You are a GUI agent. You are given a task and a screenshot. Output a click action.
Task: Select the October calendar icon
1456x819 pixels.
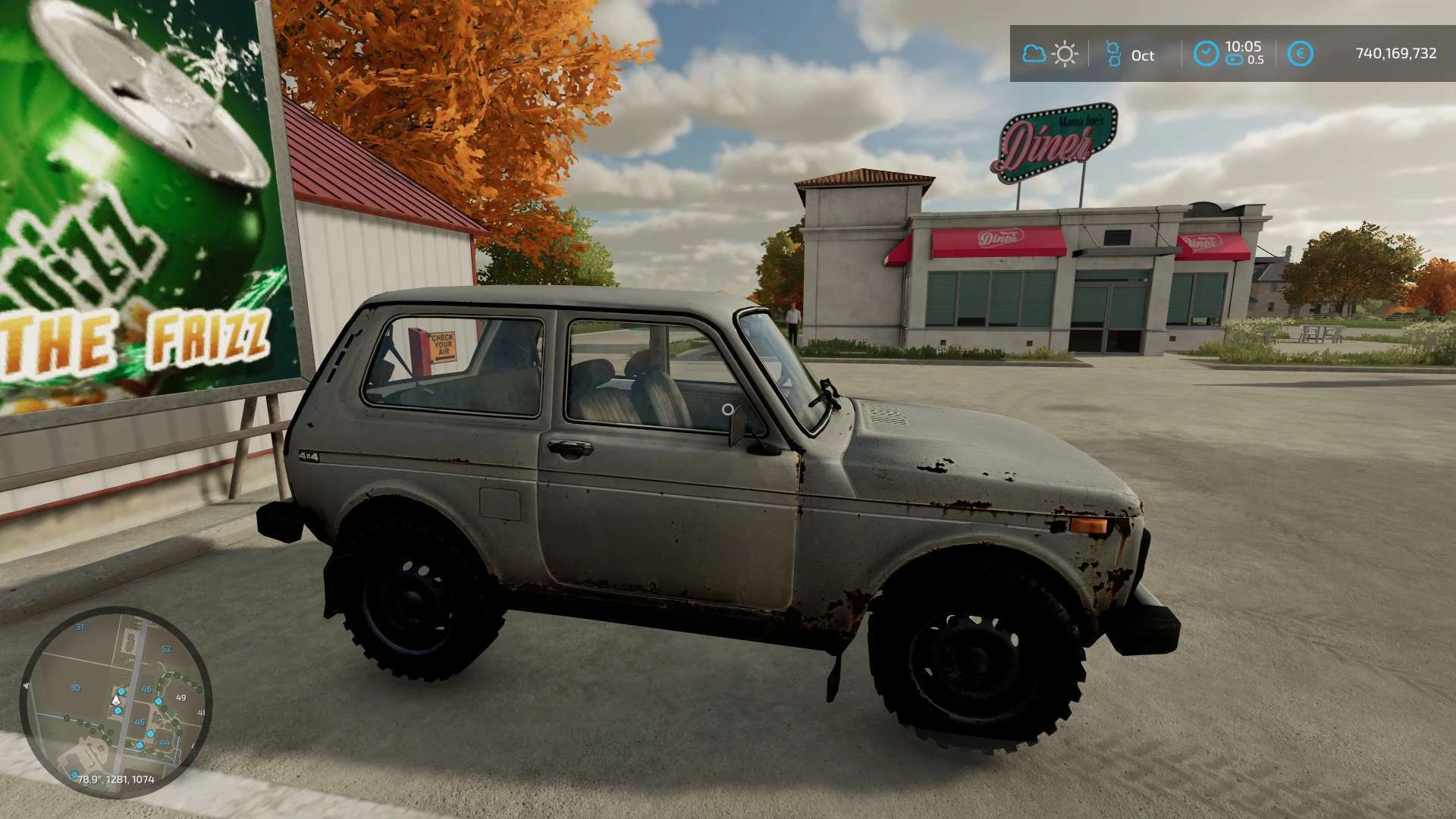tap(1112, 54)
